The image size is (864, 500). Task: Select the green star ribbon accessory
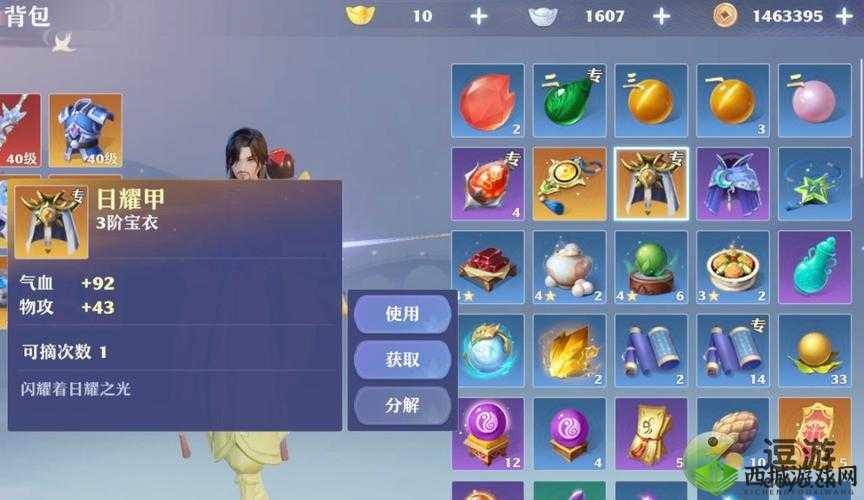pos(814,184)
